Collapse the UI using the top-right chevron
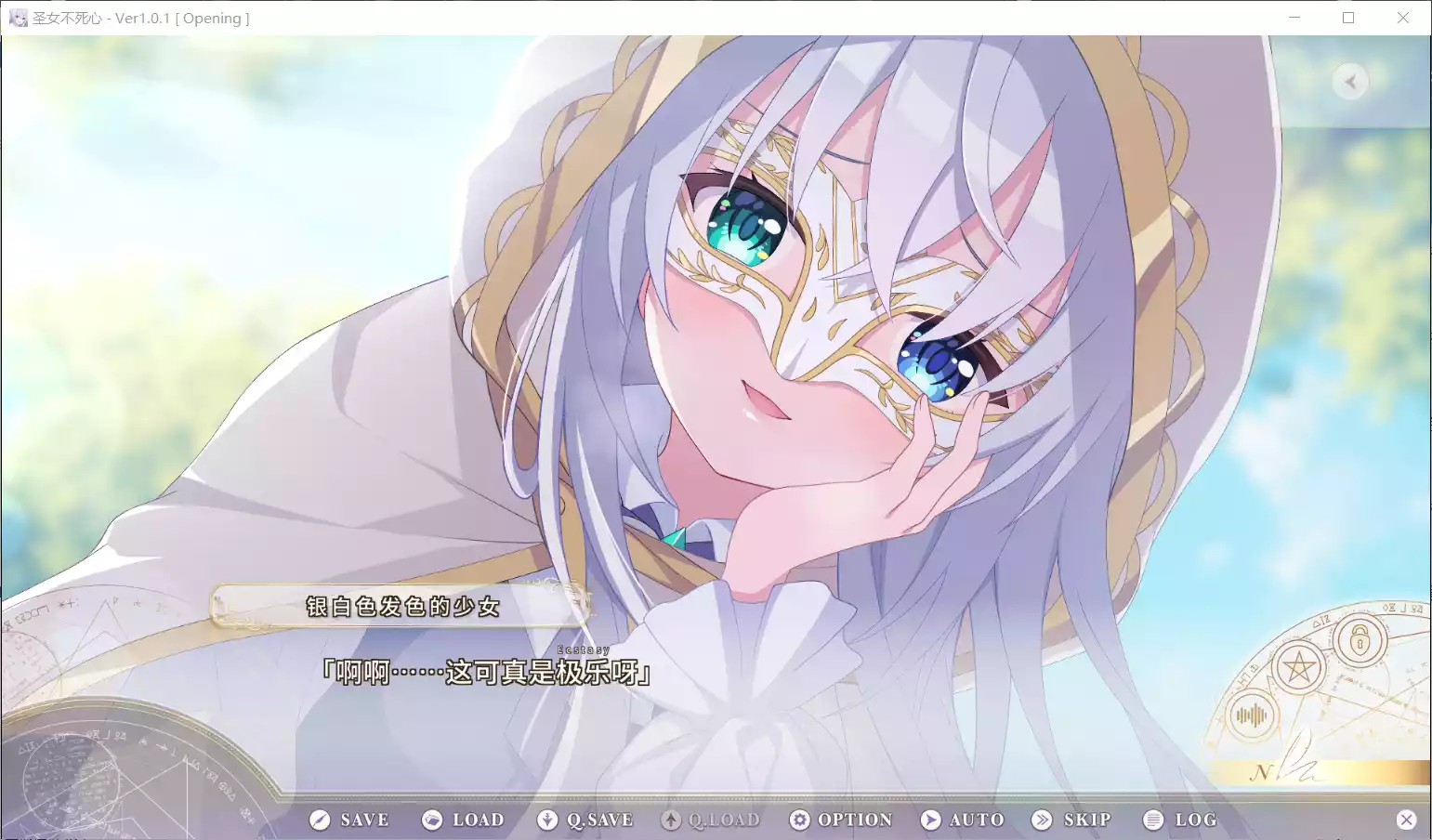The width and height of the screenshot is (1432, 840). (1350, 82)
